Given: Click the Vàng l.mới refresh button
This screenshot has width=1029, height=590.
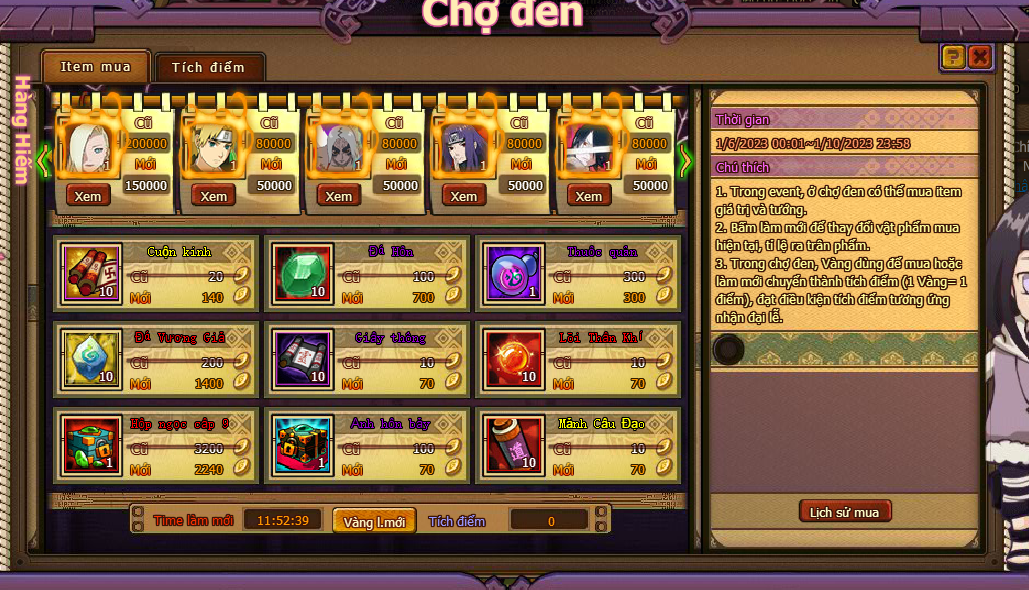Looking at the screenshot, I should (x=374, y=521).
